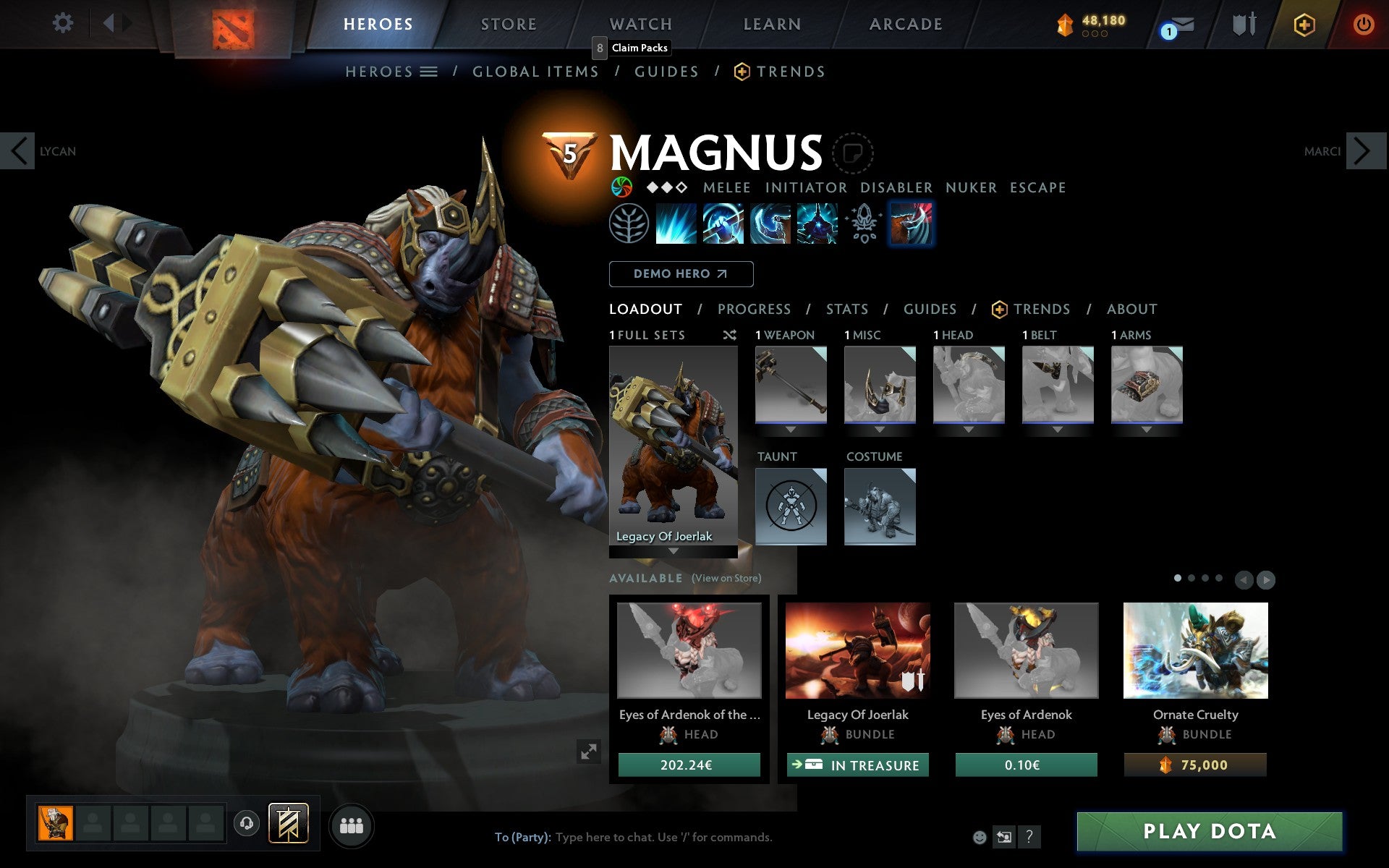Expand the Belt slot dropdown arrow
The image size is (1389, 868).
click(x=1058, y=430)
